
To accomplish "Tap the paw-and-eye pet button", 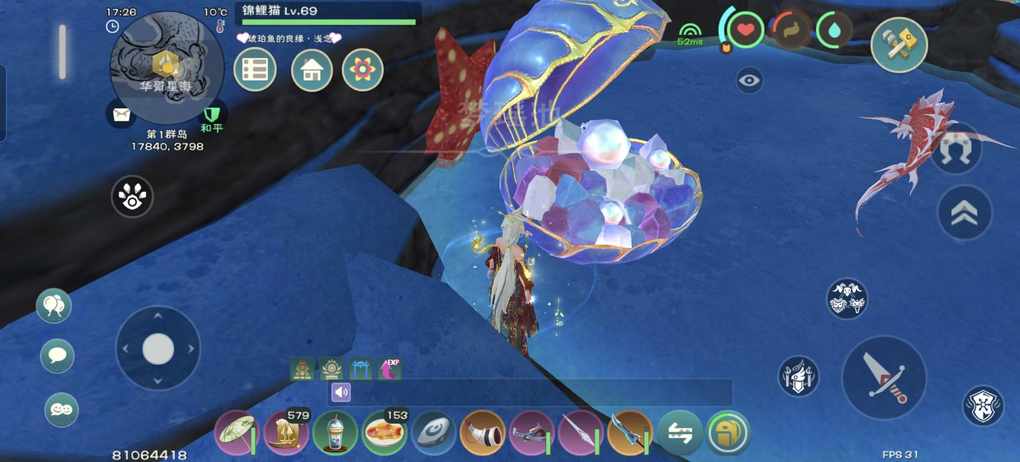I will point(132,197).
